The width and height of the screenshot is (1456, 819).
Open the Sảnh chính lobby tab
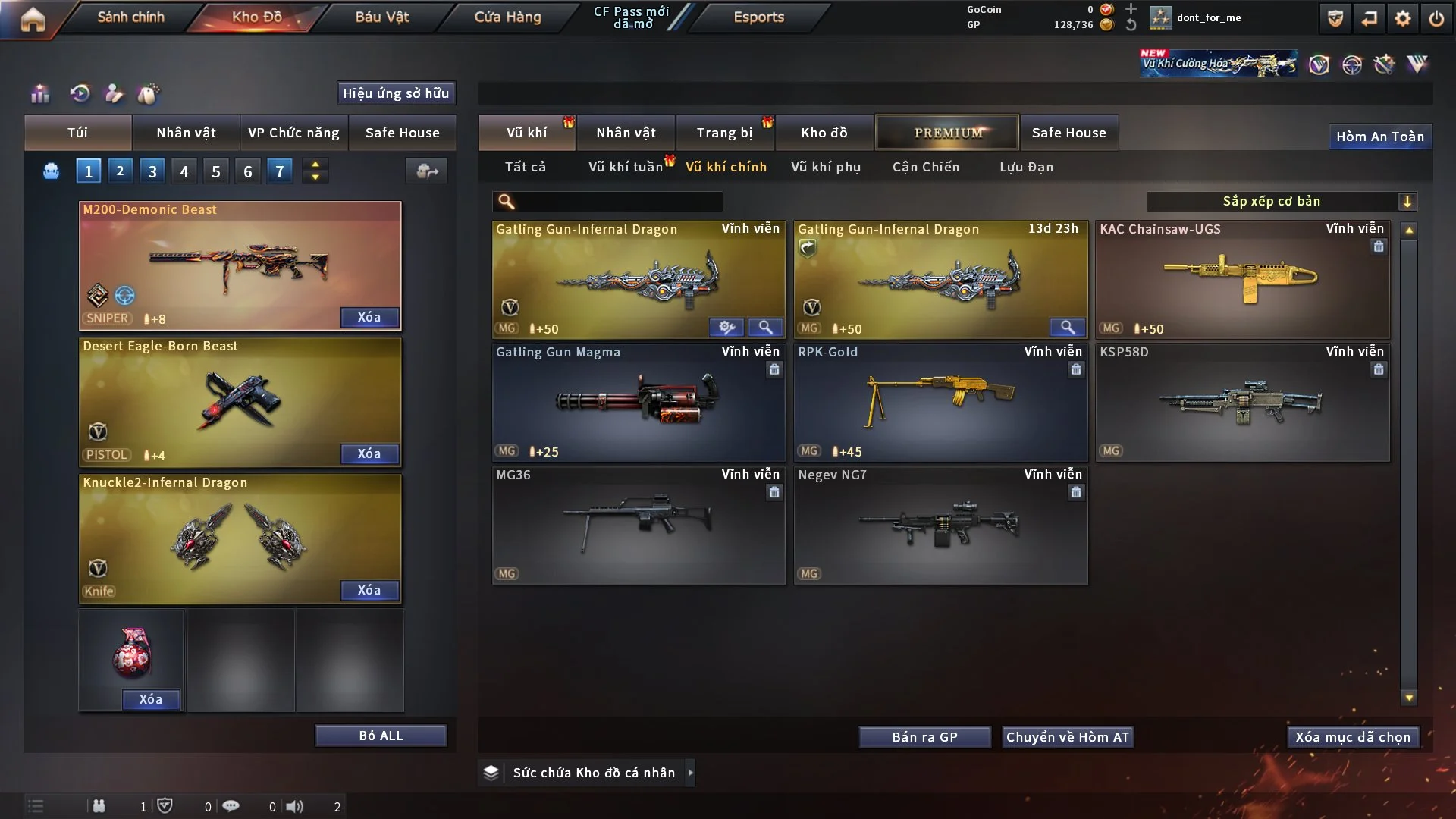pos(130,17)
